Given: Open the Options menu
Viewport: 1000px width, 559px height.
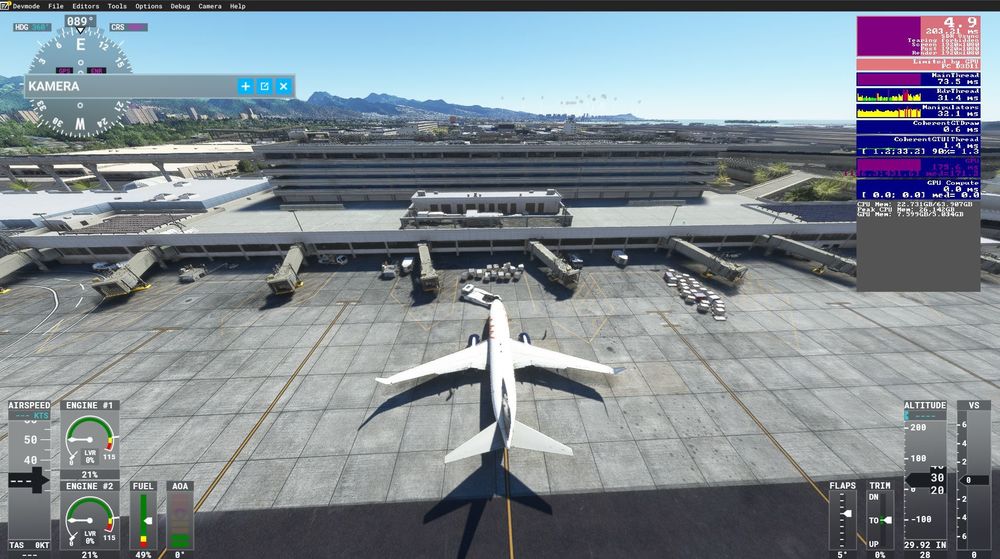Looking at the screenshot, I should (x=148, y=6).
